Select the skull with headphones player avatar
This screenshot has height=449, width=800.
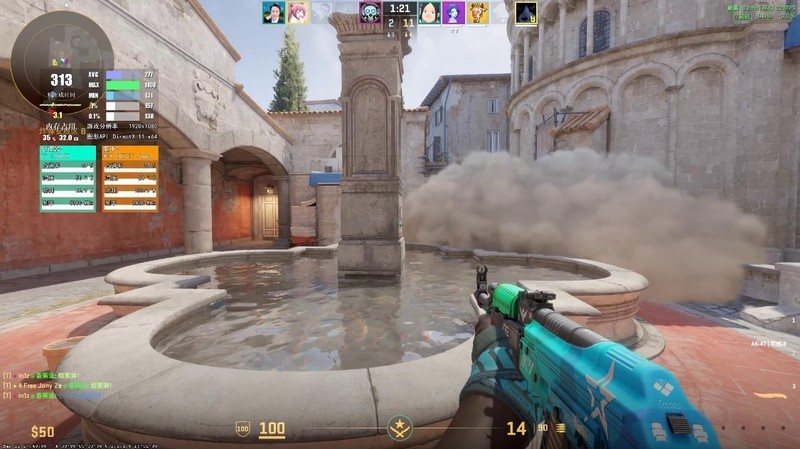(x=370, y=12)
